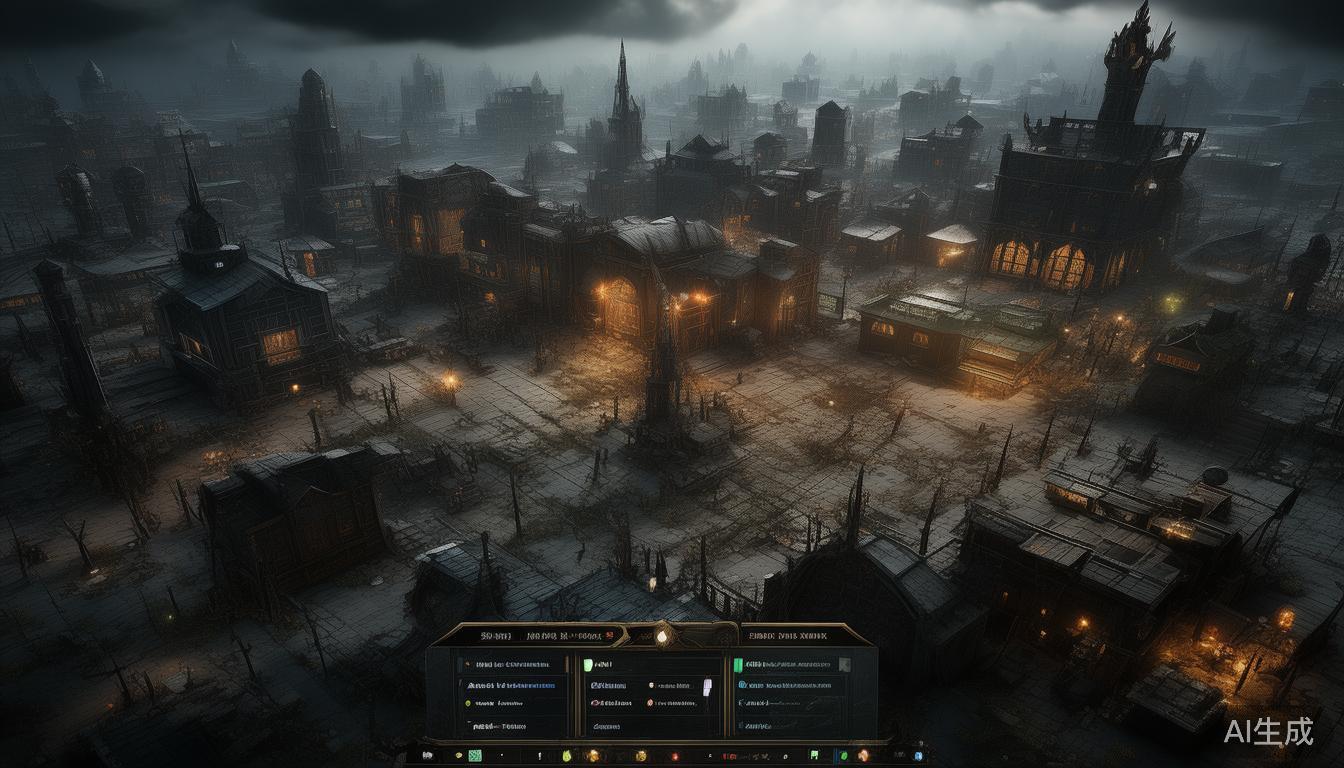Select the blue-text row in the left list
Screen dimensions: 1344x768
tap(510, 685)
